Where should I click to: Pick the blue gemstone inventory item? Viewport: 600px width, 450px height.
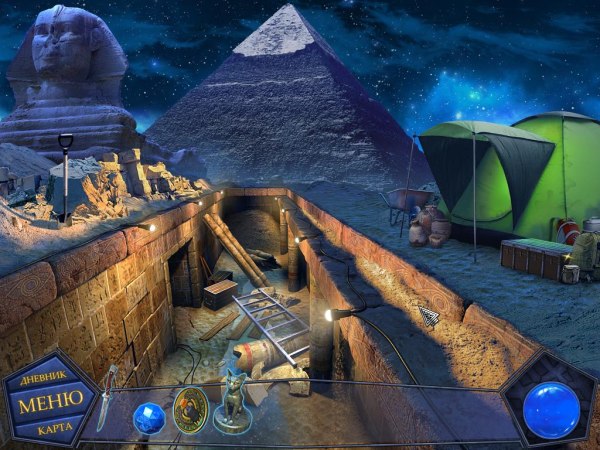[148, 414]
